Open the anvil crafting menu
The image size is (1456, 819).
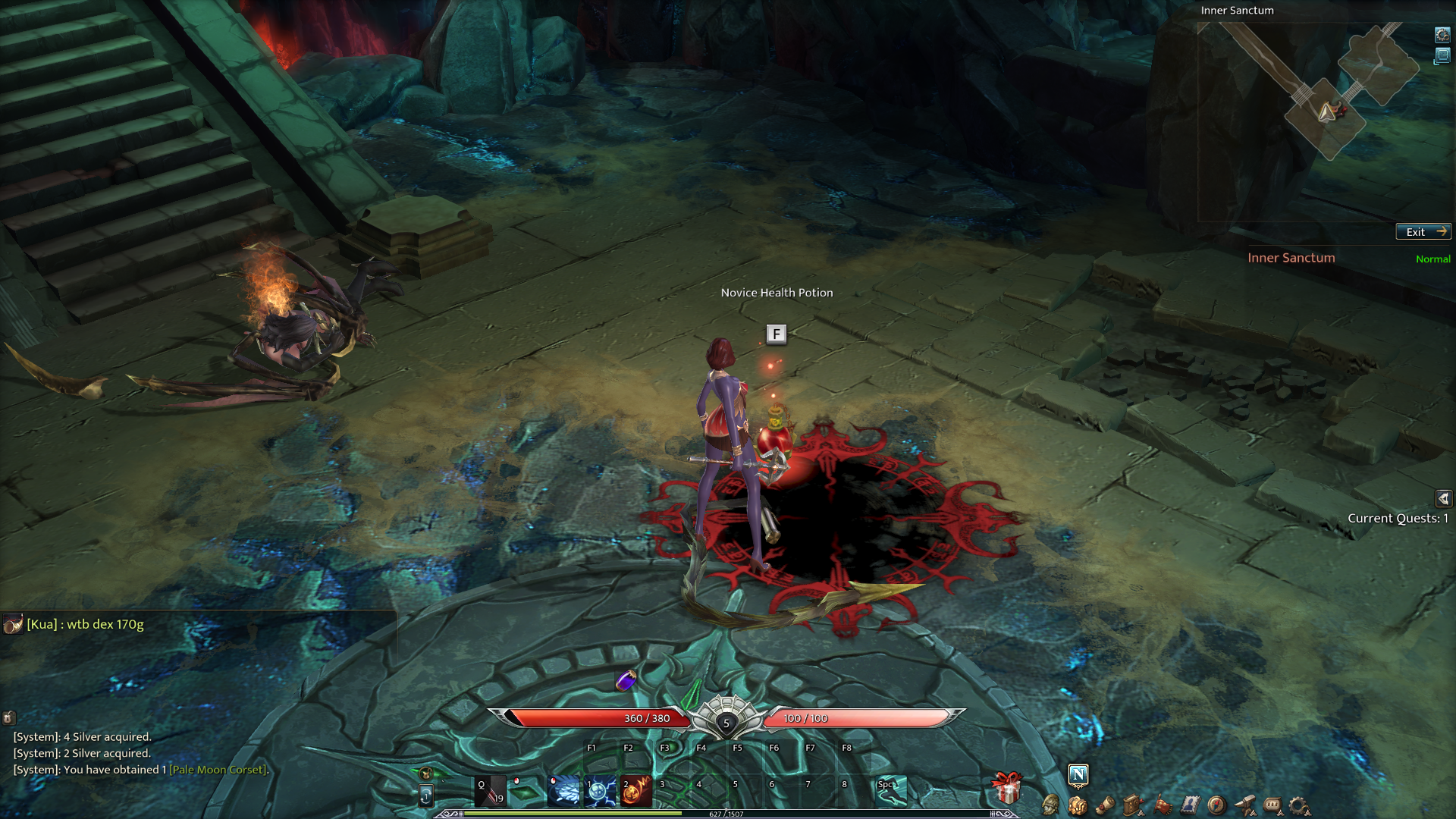(x=1244, y=805)
